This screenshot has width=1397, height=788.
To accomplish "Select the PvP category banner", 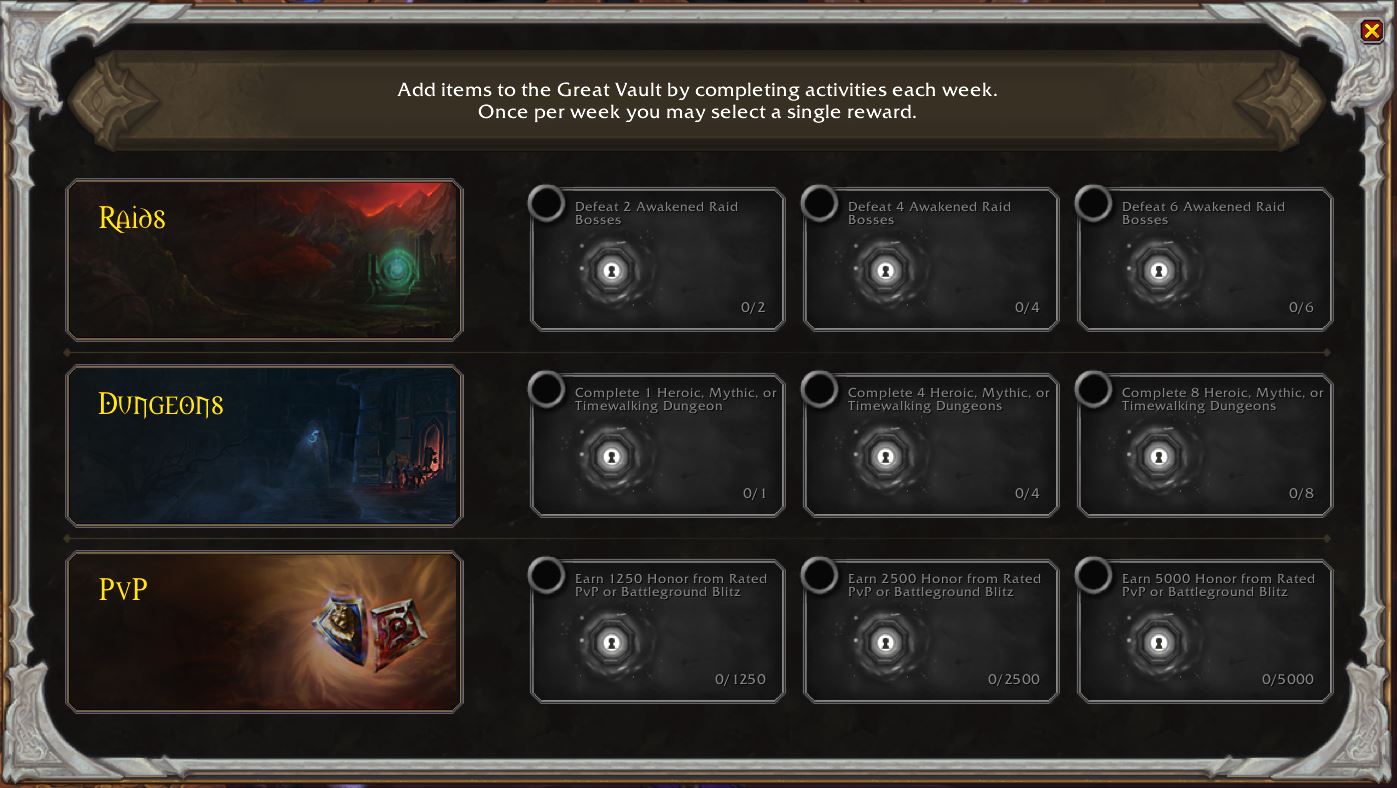I will [x=264, y=632].
